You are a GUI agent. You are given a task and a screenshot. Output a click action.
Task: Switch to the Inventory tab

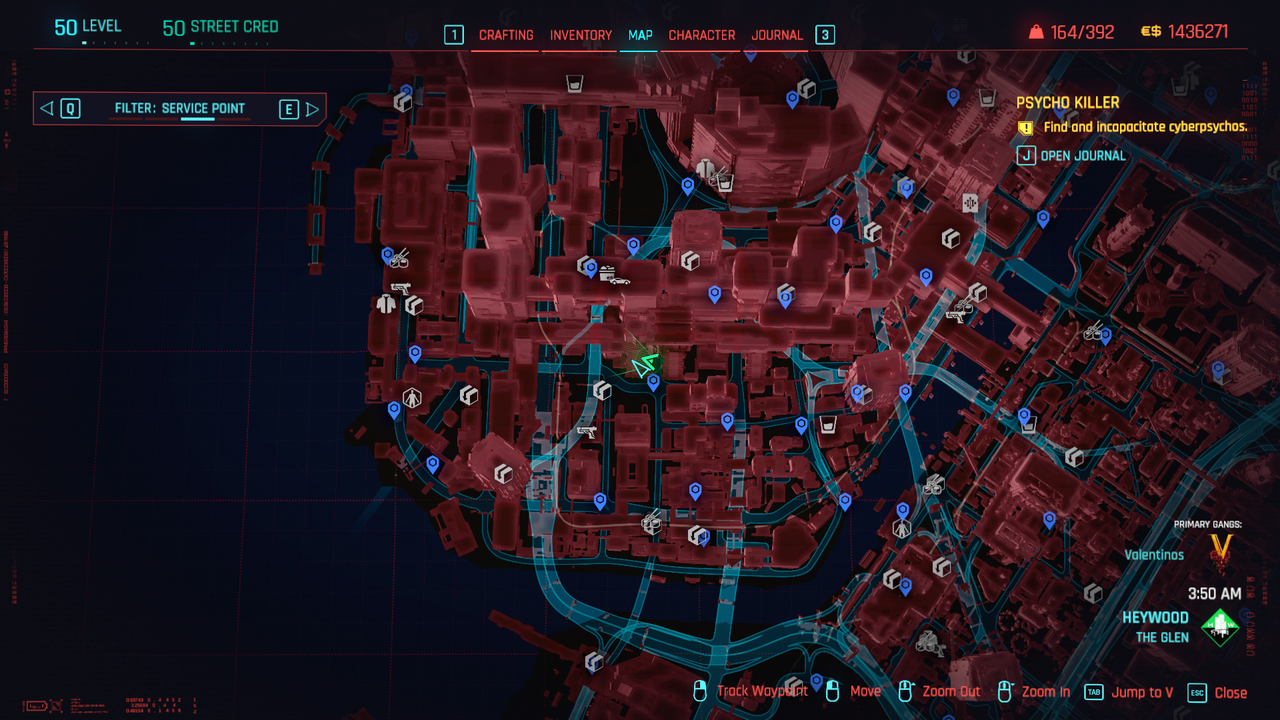(x=580, y=35)
